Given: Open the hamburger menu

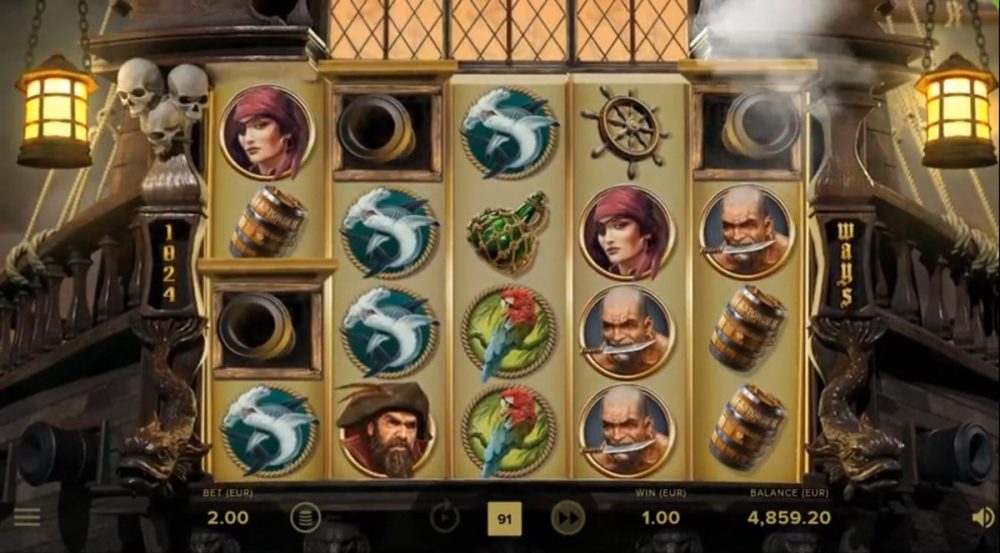Looking at the screenshot, I should click(27, 517).
